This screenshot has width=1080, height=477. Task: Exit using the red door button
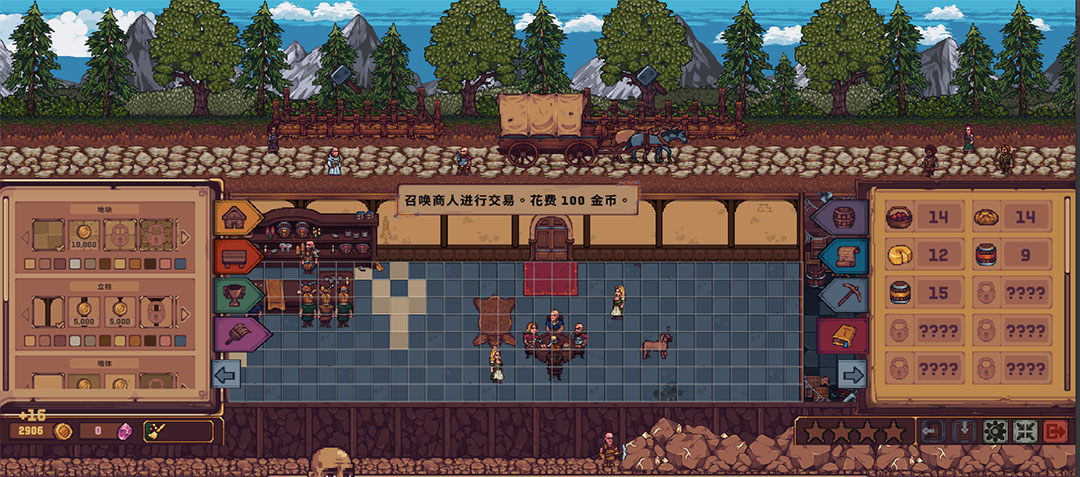[x=1054, y=431]
